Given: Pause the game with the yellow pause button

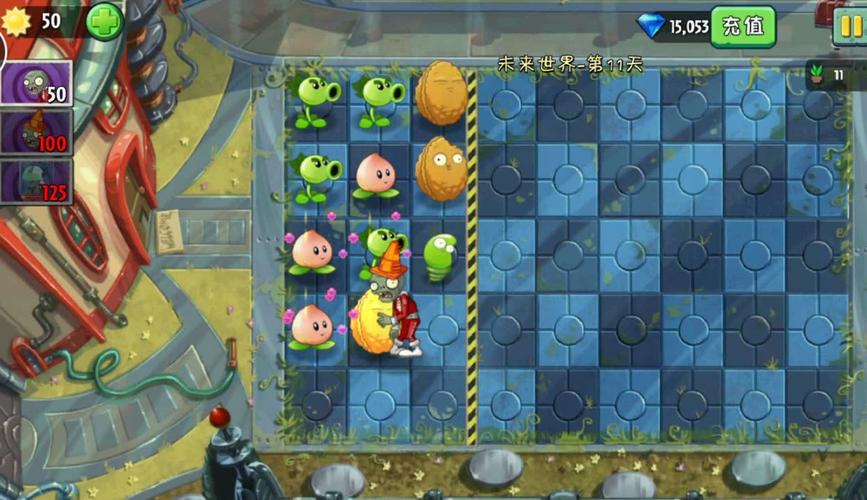Looking at the screenshot, I should pyautogui.click(x=849, y=26).
